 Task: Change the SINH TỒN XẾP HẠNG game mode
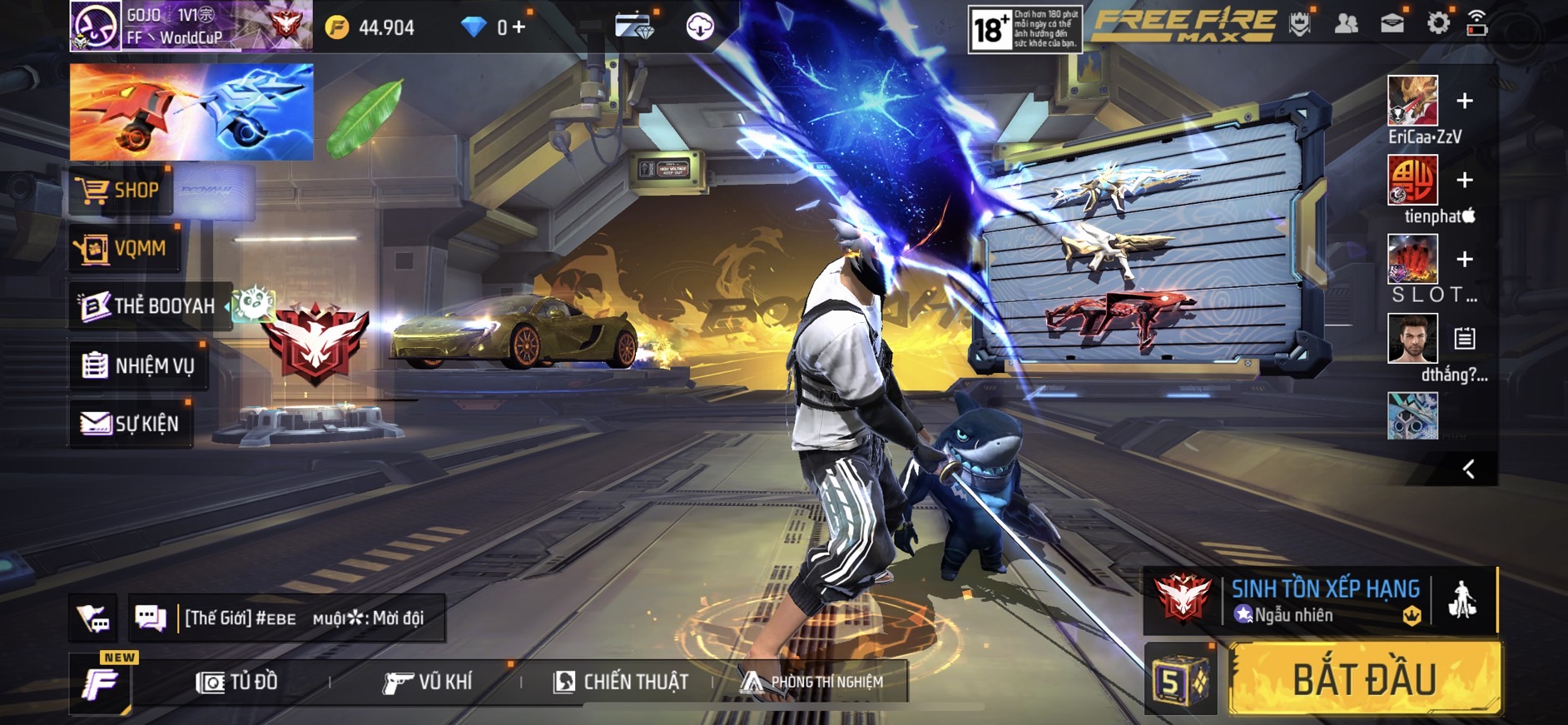pyautogui.click(x=1323, y=599)
